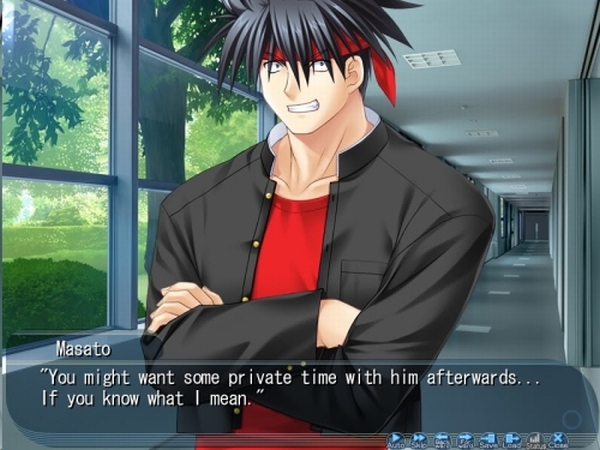The height and width of the screenshot is (450, 600).
Task: Open the Save menu
Action: tap(488, 439)
